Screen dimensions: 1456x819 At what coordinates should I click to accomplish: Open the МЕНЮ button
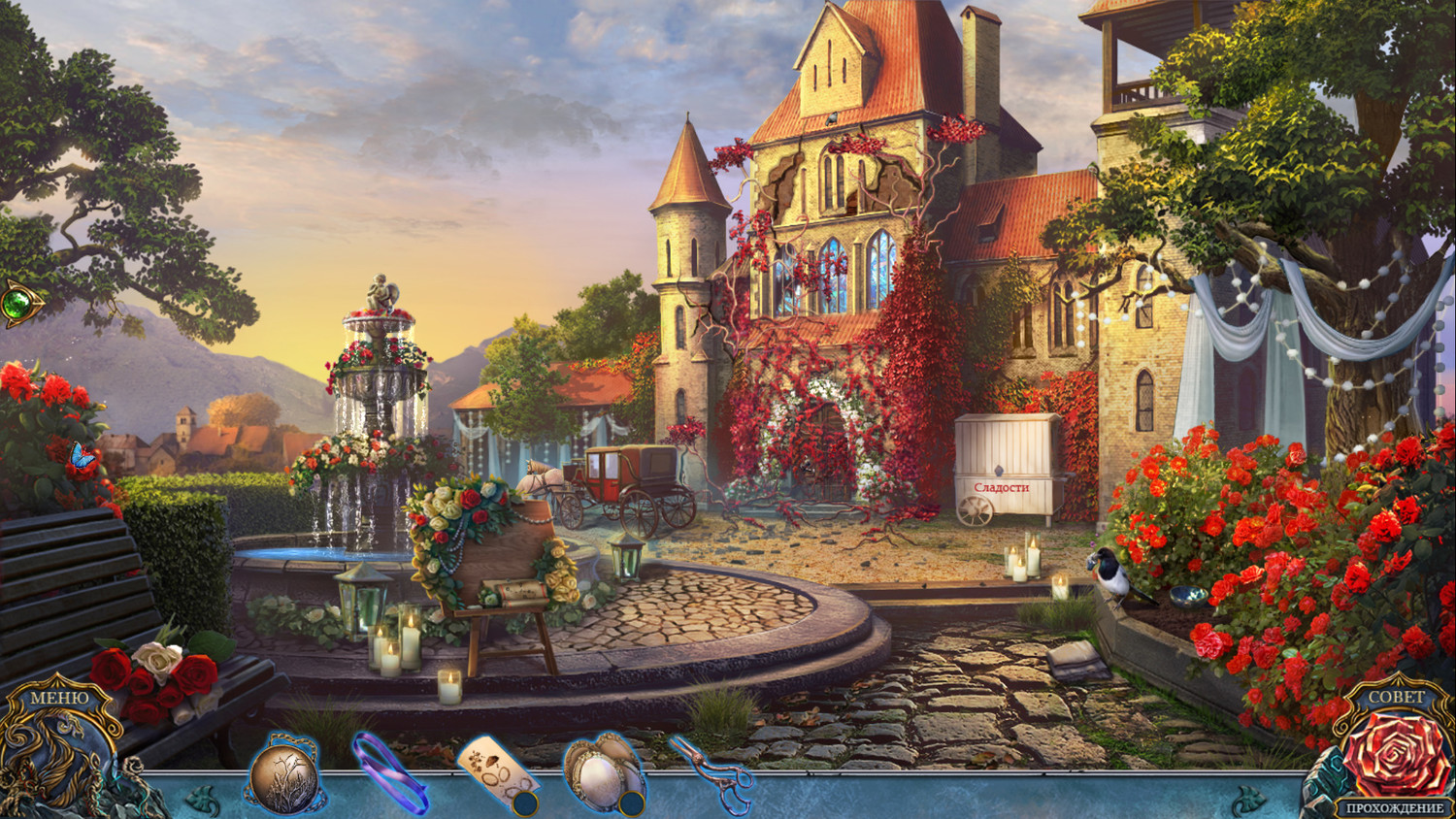click(x=58, y=698)
